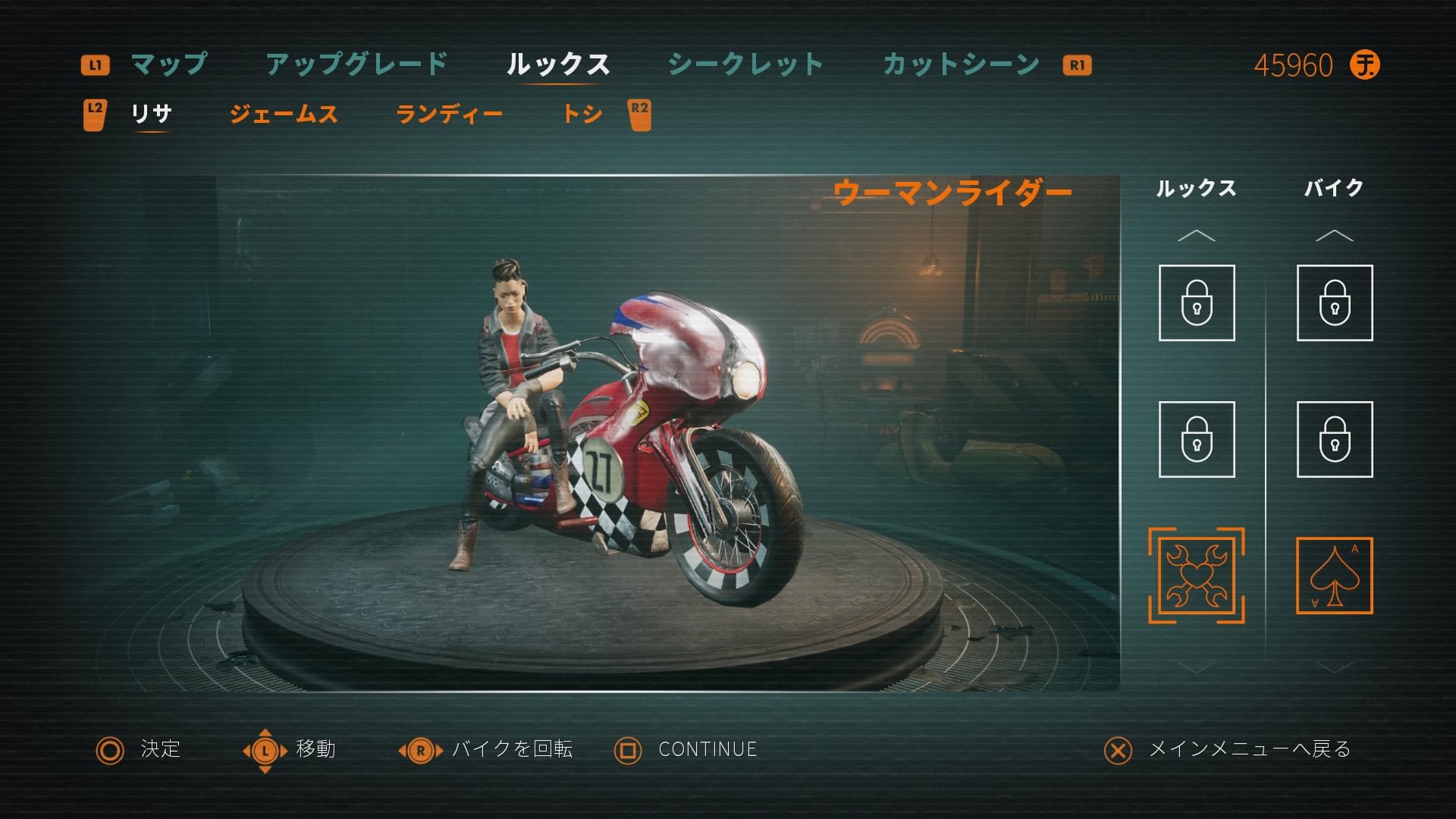The width and height of the screenshot is (1456, 819).
Task: Select the heart and wrenches look
Action: (1196, 576)
